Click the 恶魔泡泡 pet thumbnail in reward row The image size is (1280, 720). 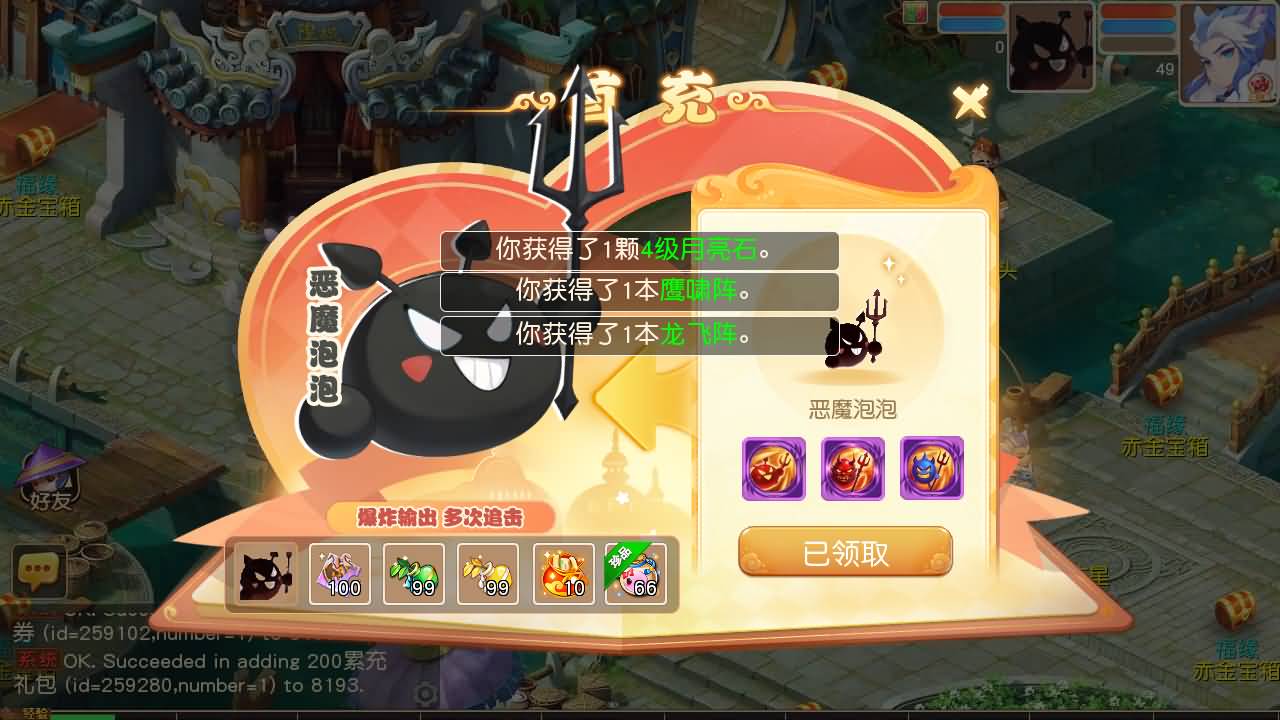[x=264, y=574]
